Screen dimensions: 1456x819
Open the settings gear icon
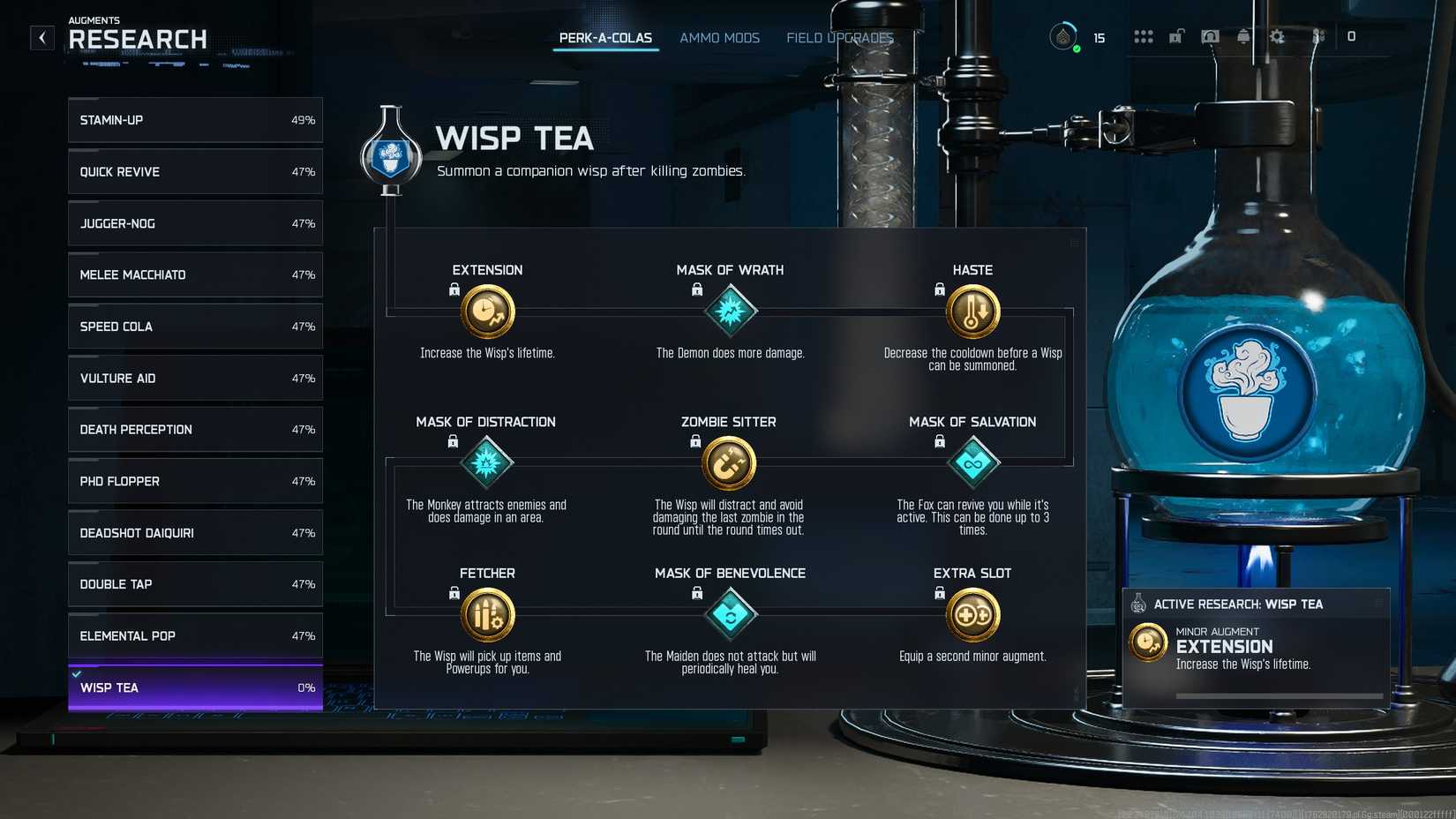point(1278,37)
